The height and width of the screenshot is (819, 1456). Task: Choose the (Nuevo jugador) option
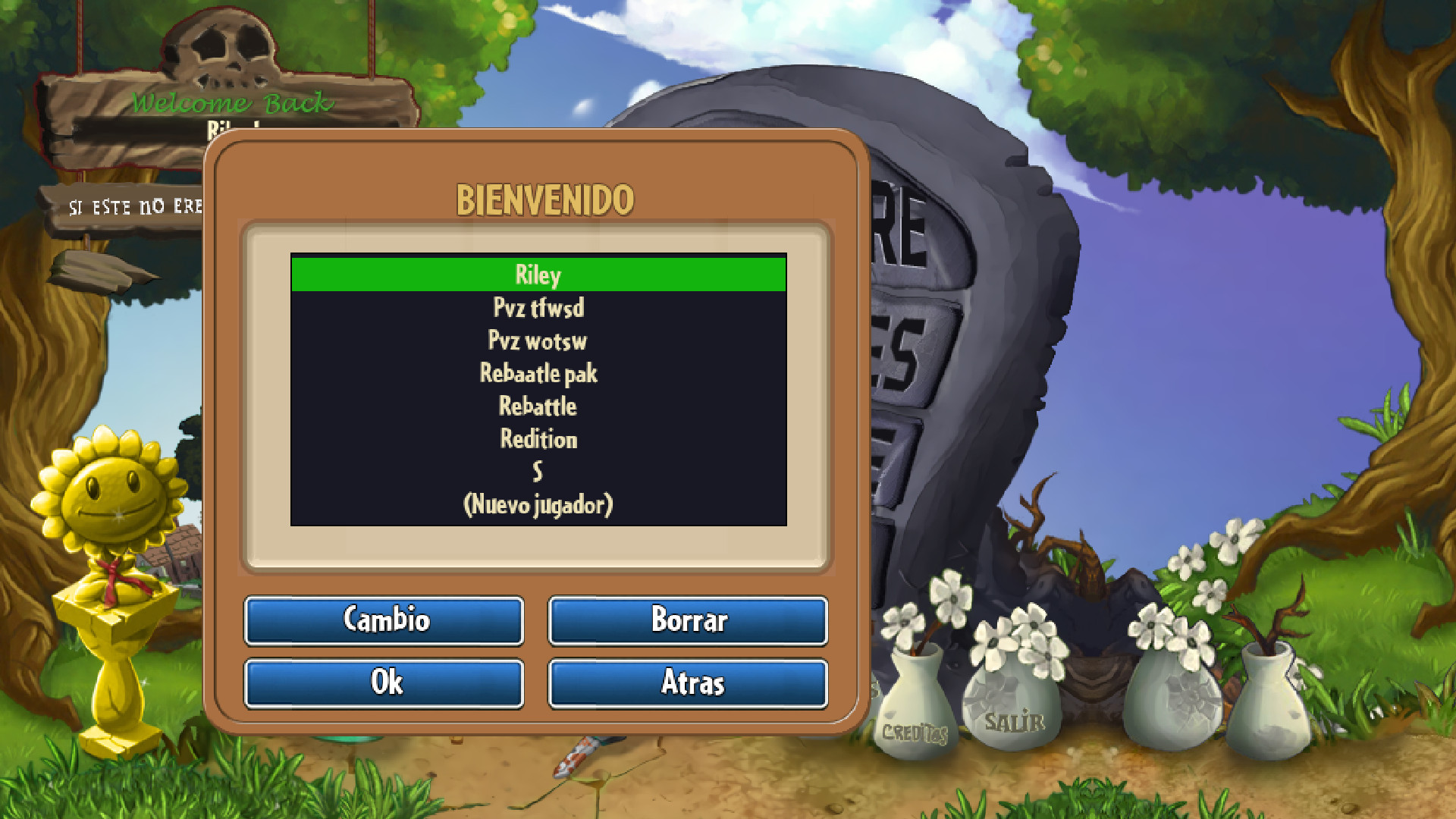click(539, 503)
